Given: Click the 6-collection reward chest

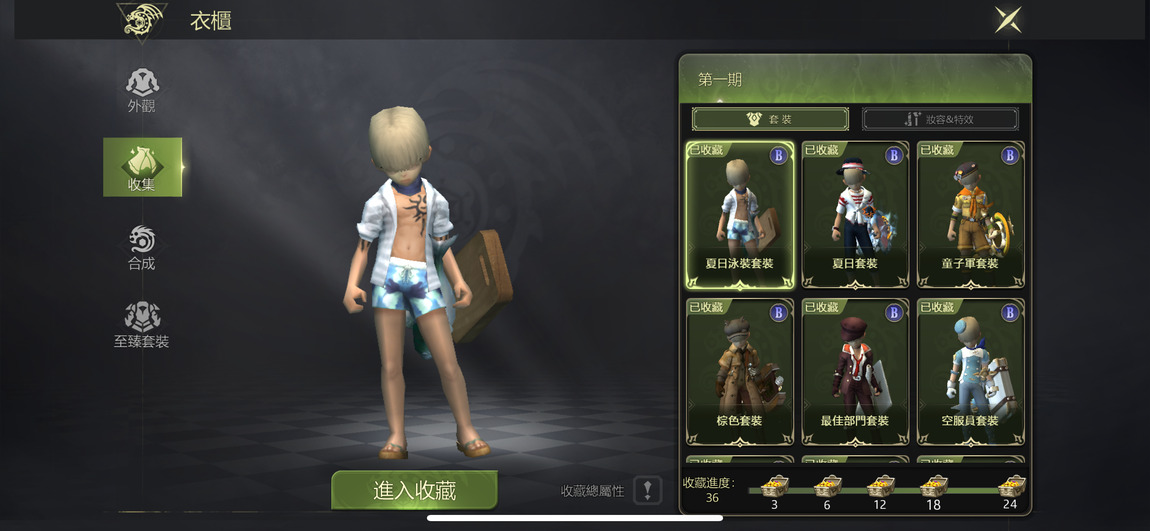Looking at the screenshot, I should 826,487.
